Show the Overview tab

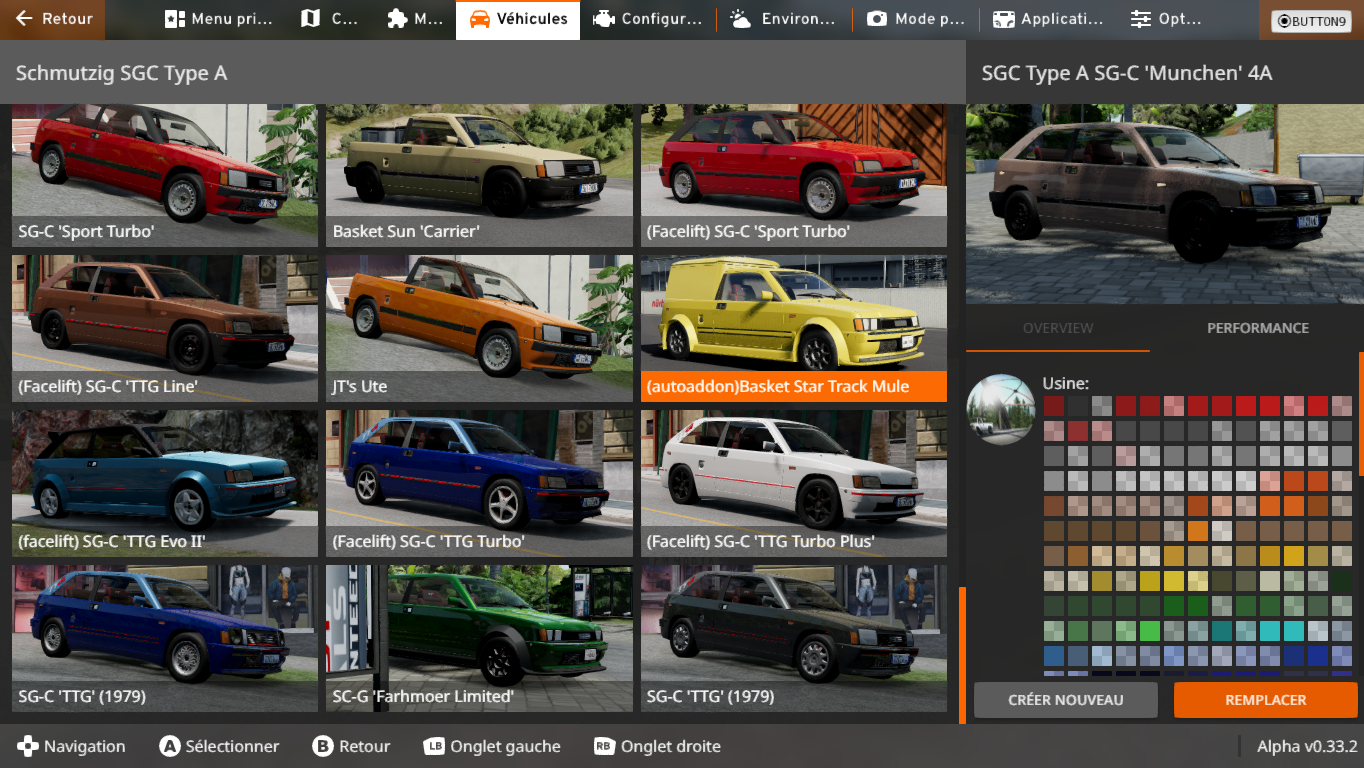[1058, 328]
